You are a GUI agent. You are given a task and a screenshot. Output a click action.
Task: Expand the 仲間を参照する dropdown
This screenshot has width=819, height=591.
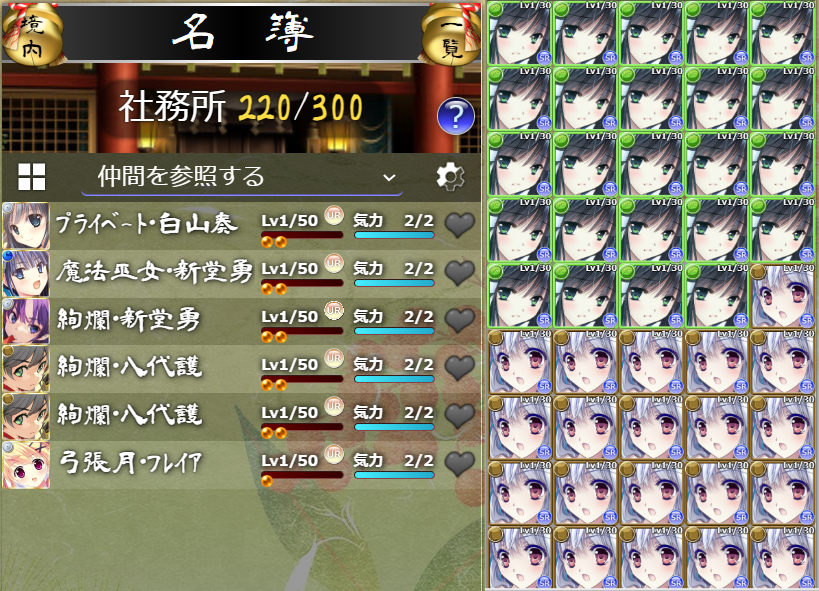click(x=242, y=177)
